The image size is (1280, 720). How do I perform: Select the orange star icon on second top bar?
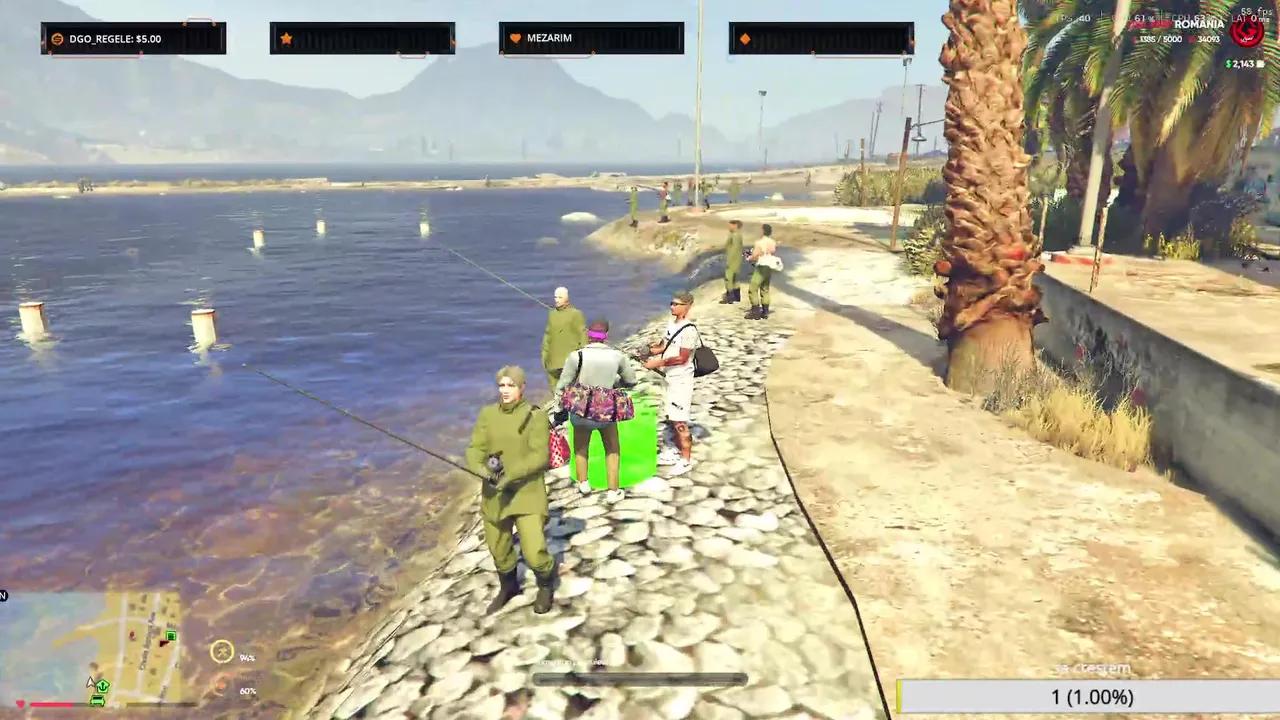click(287, 37)
